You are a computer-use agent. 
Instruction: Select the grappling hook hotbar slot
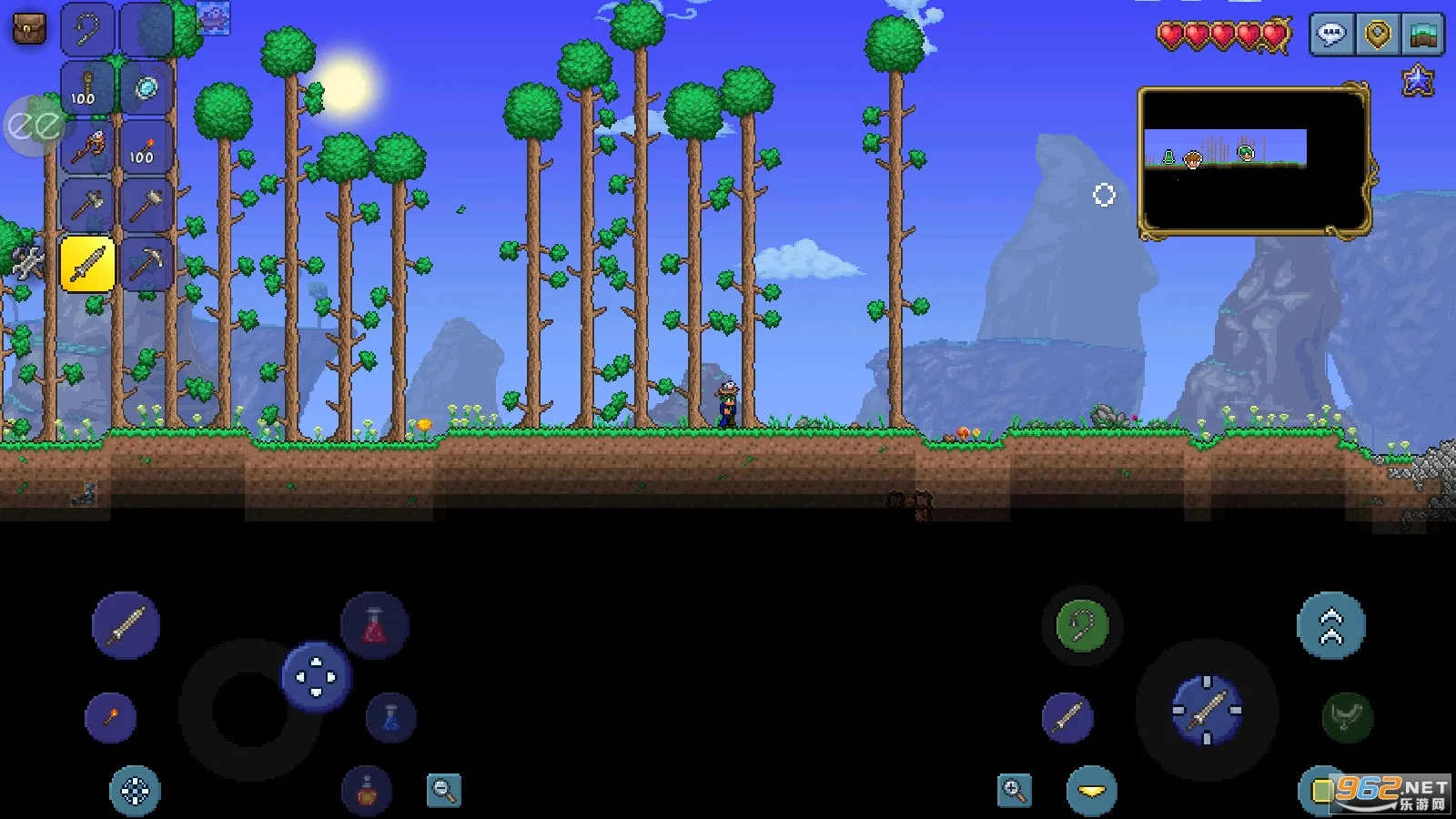[x=88, y=30]
